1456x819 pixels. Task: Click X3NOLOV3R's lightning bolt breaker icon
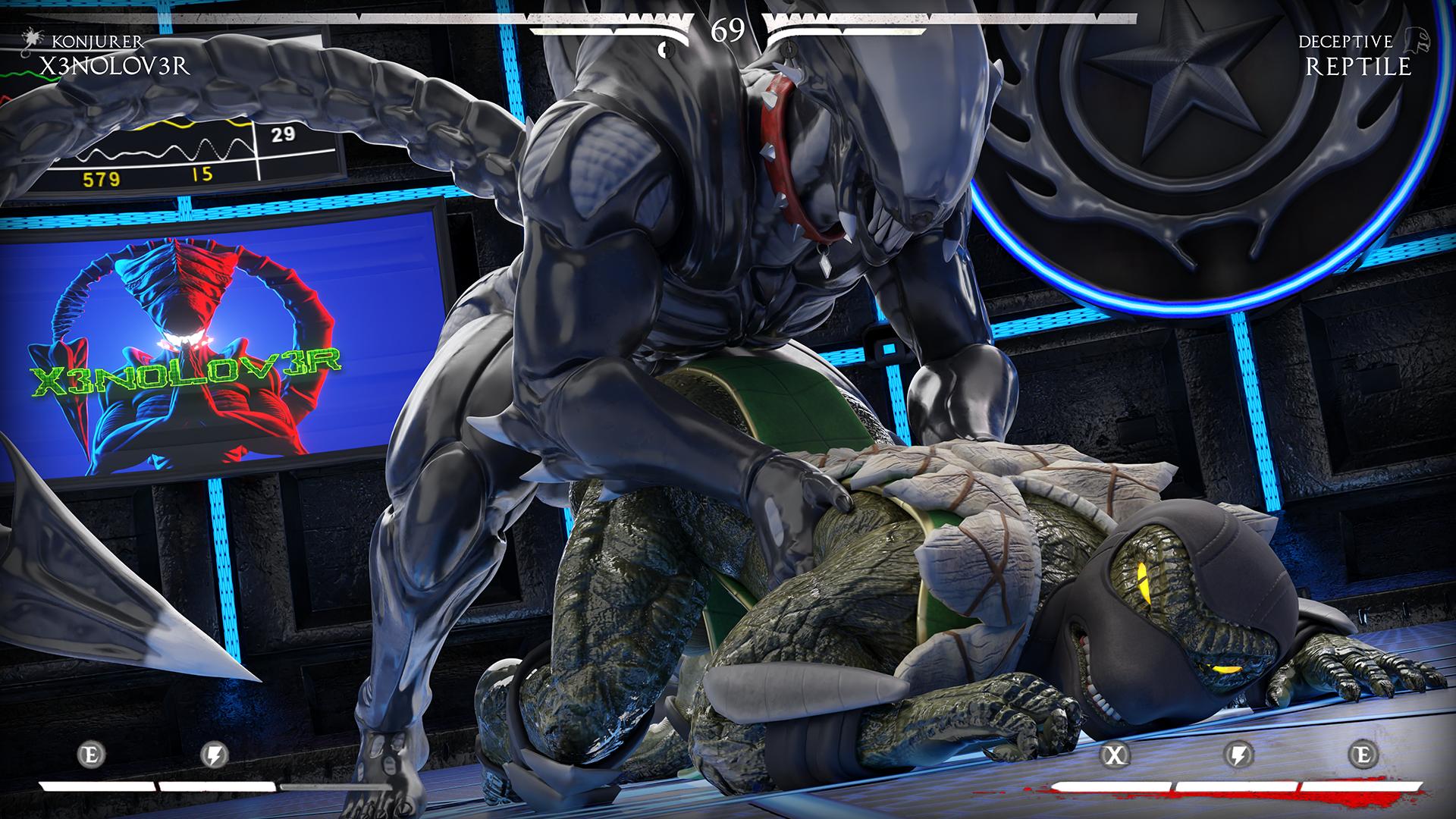(x=215, y=755)
